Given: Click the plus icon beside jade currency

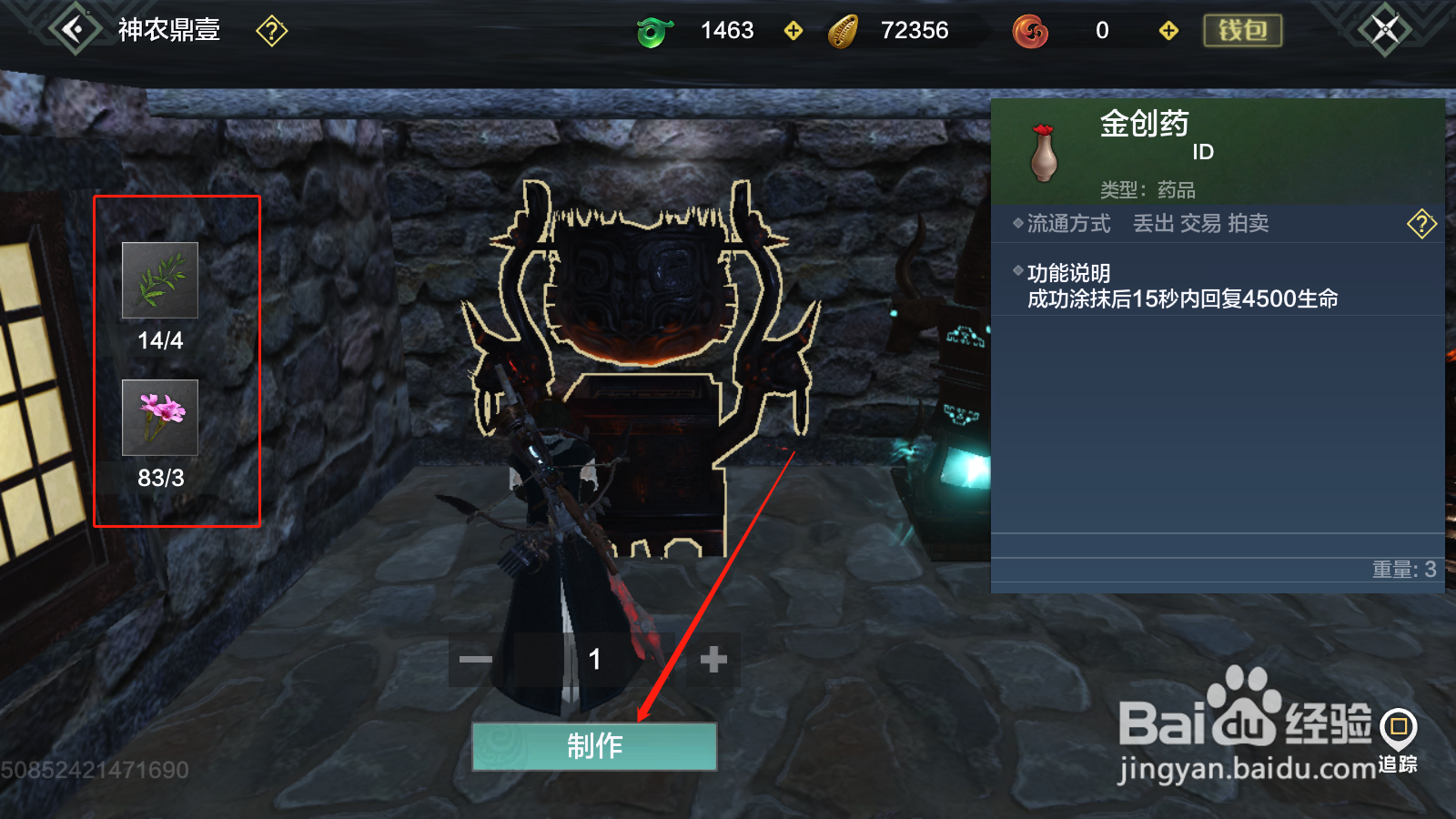Looking at the screenshot, I should (x=793, y=30).
